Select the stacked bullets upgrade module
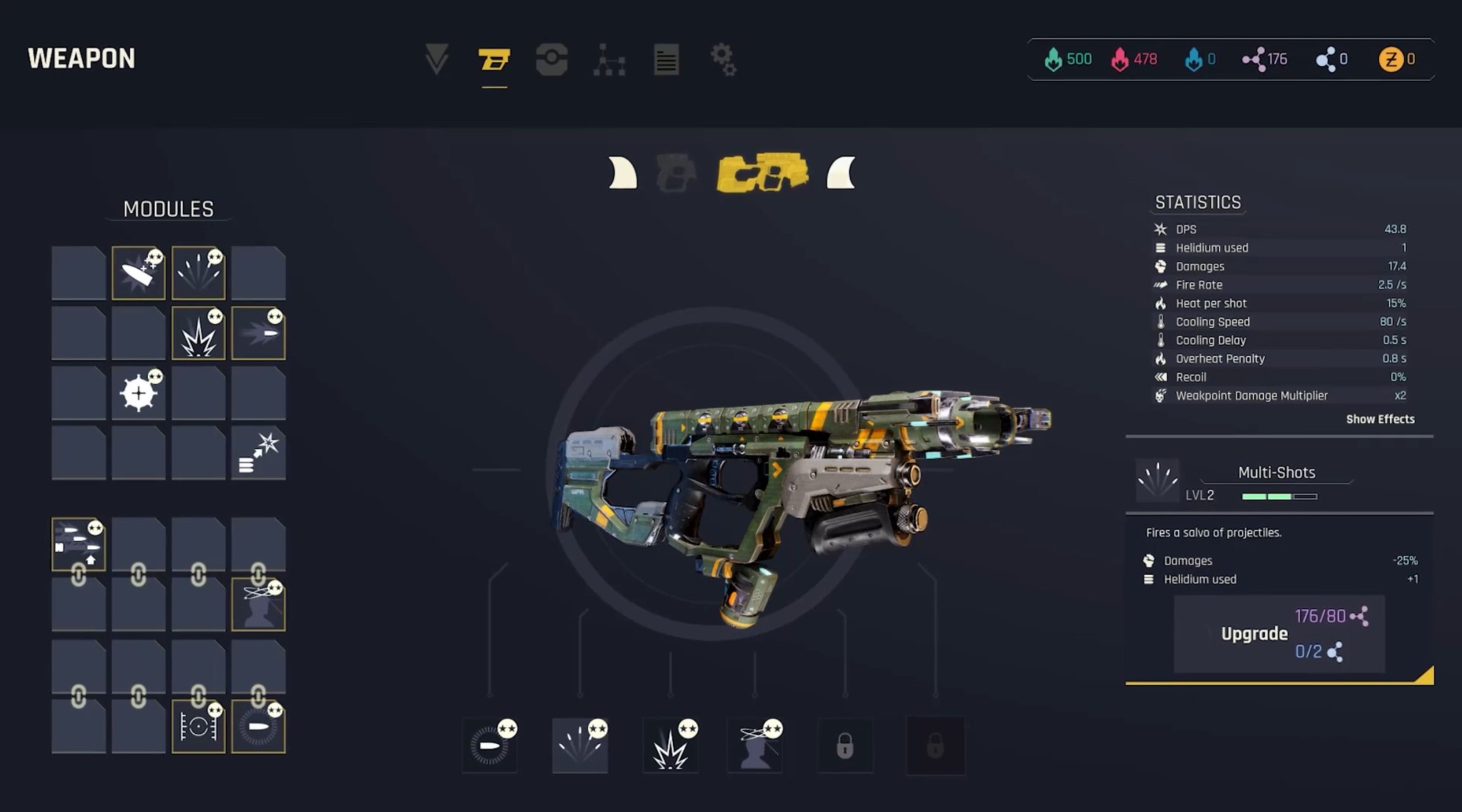 [79, 545]
